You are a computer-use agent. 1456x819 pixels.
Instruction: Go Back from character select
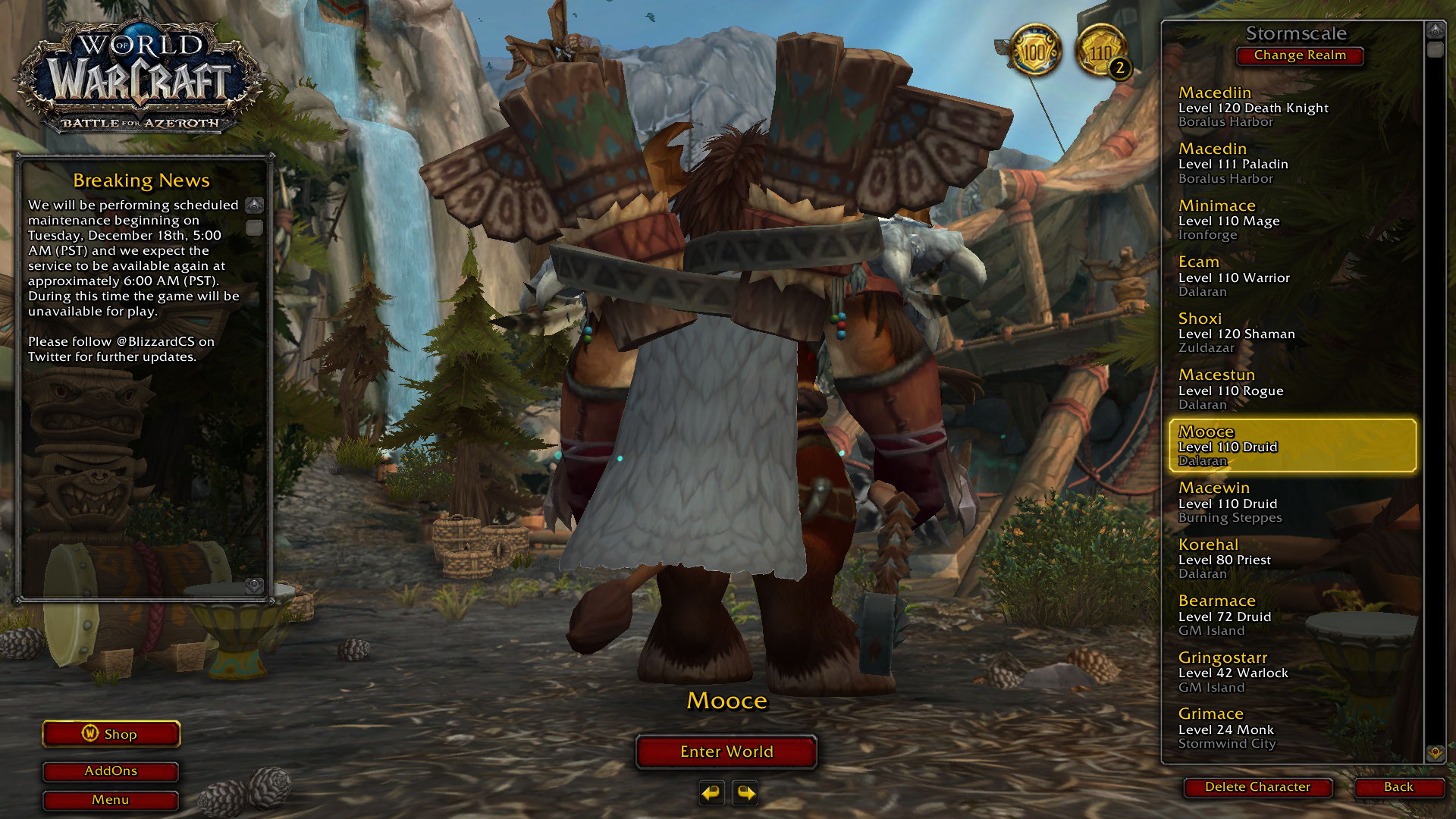point(1398,787)
